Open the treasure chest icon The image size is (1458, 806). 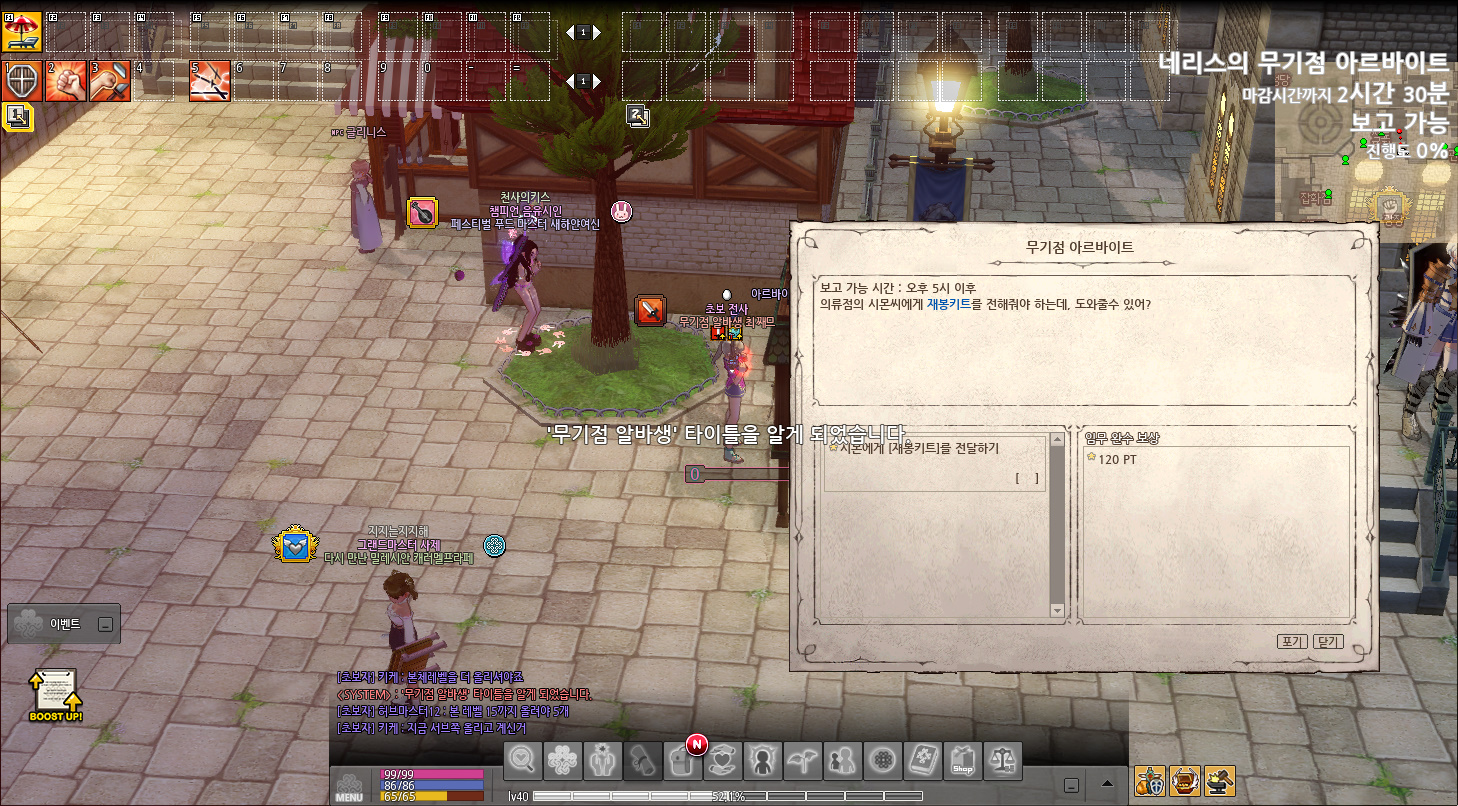click(1185, 780)
